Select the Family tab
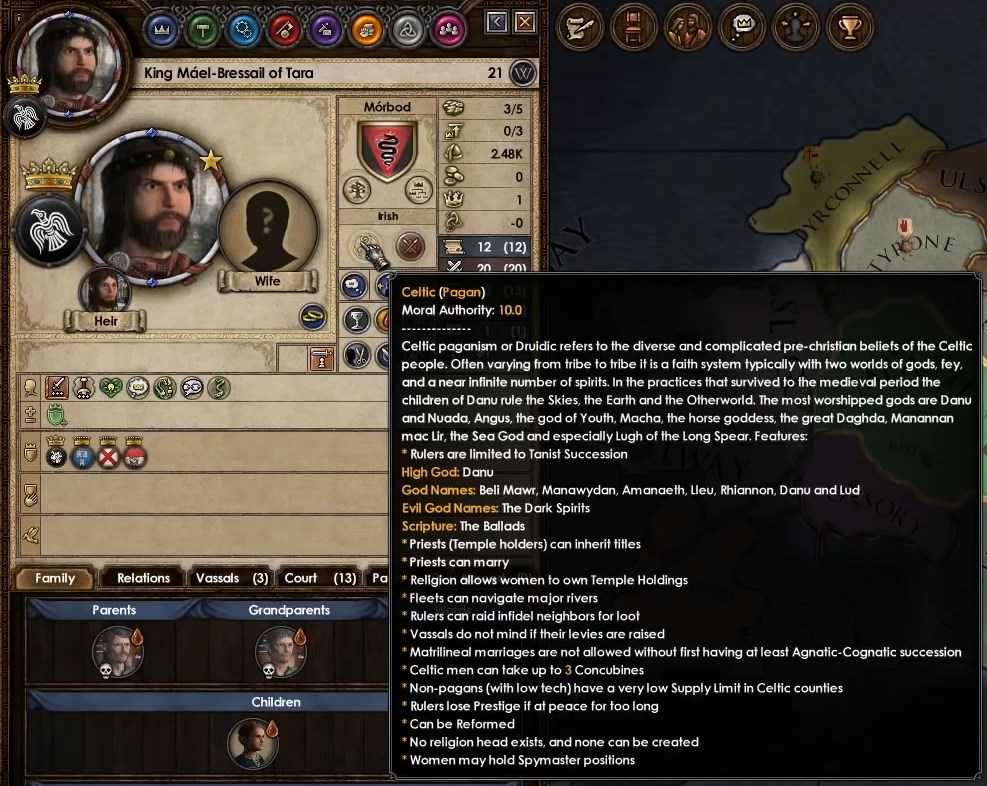Viewport: 987px width, 786px height. pyautogui.click(x=55, y=578)
